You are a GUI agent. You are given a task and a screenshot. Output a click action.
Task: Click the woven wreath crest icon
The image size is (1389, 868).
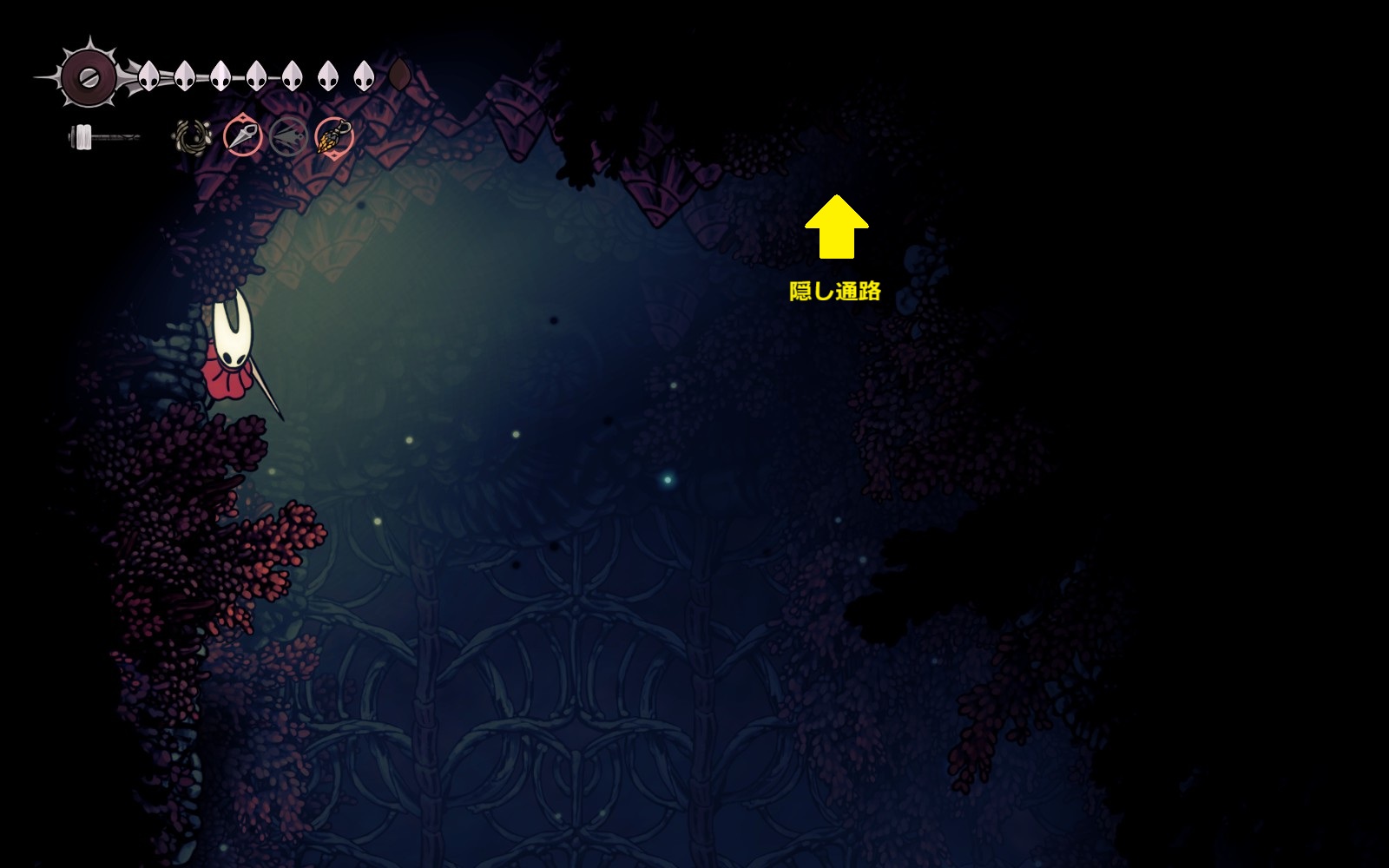pyautogui.click(x=193, y=136)
